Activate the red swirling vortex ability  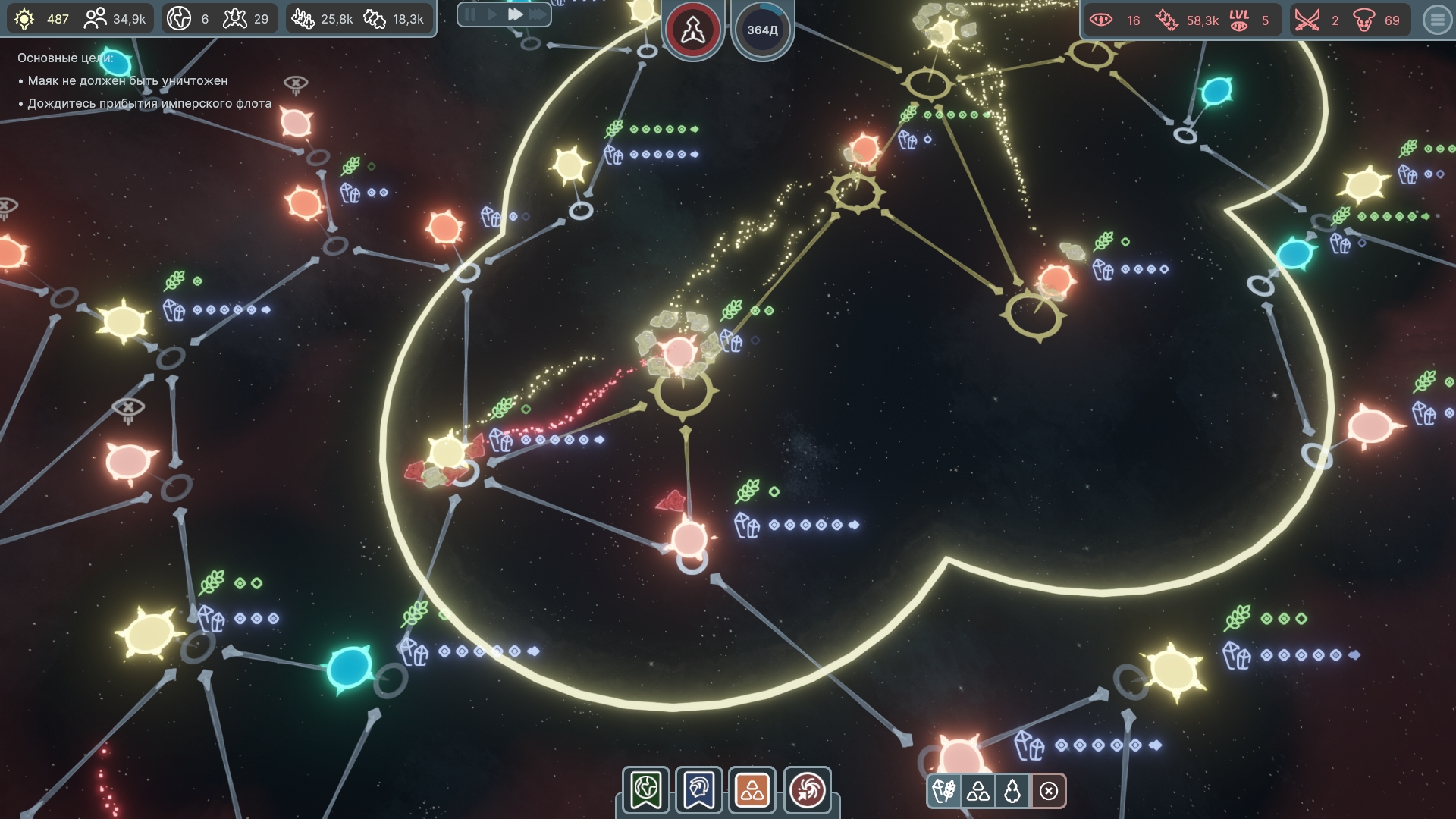pos(806,790)
